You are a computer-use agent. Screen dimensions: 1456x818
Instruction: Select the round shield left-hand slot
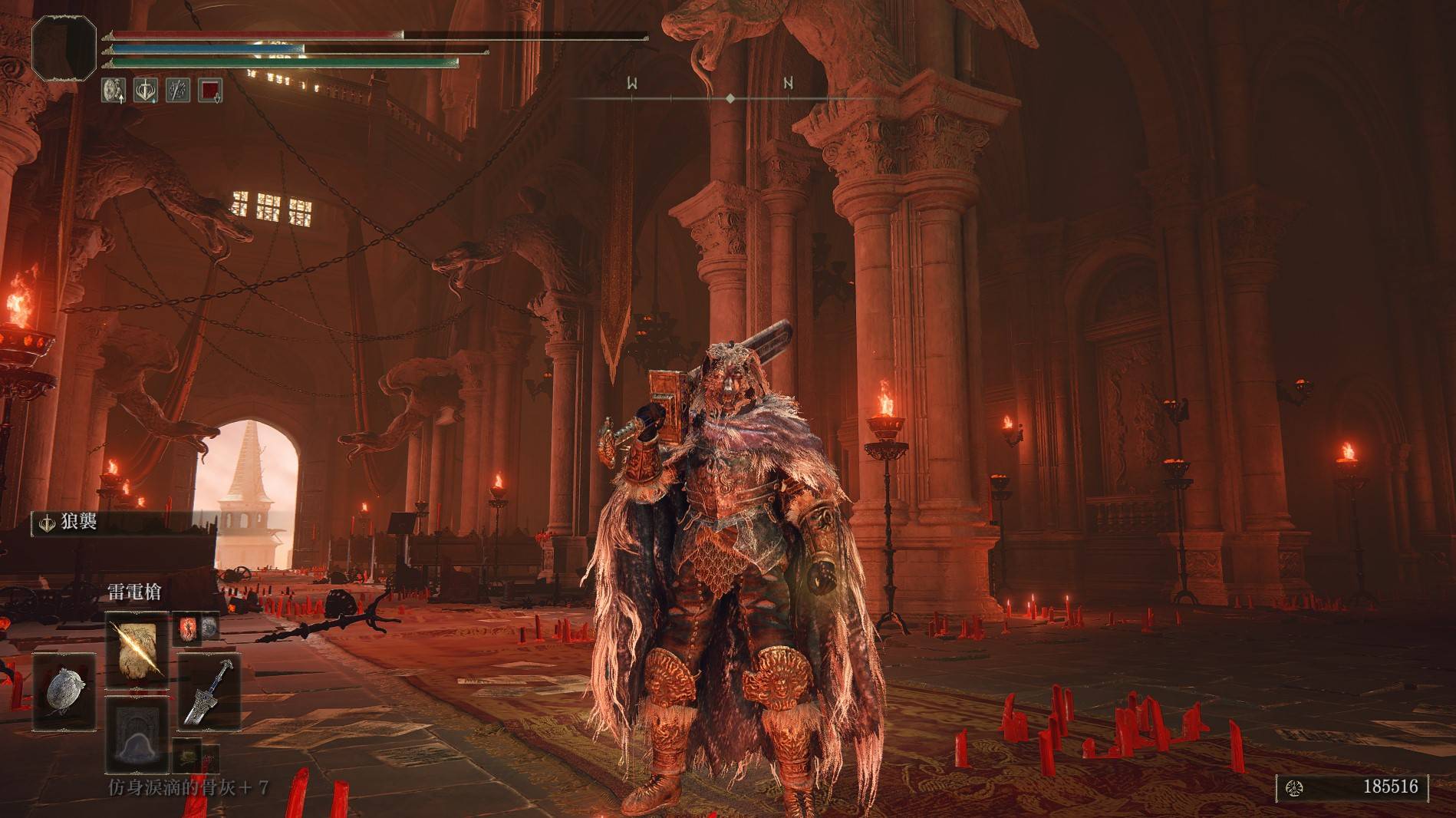click(64, 691)
